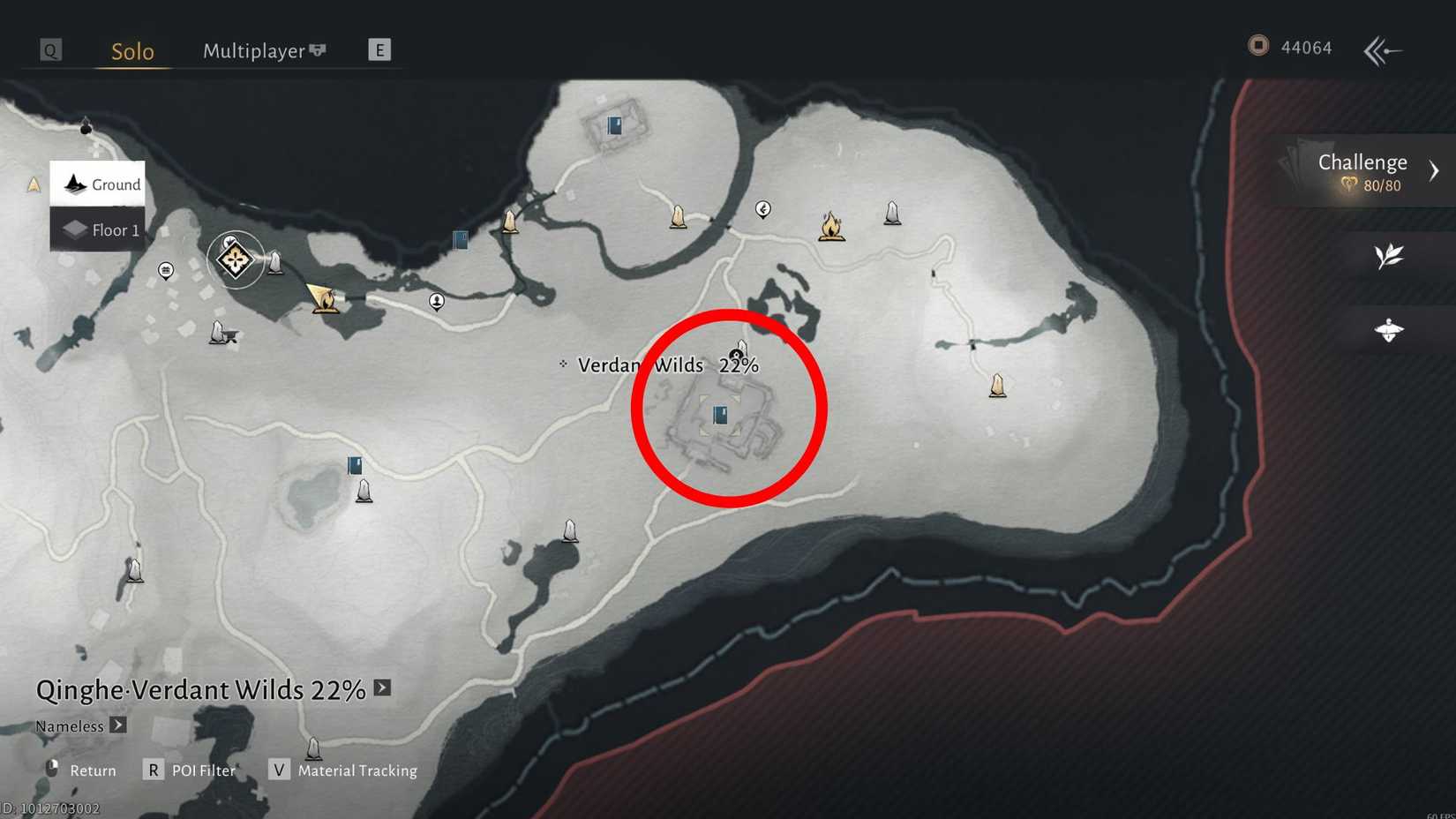This screenshot has width=1456, height=819.
Task: Open the dungeon door icon at the northern fort
Action: (x=613, y=124)
